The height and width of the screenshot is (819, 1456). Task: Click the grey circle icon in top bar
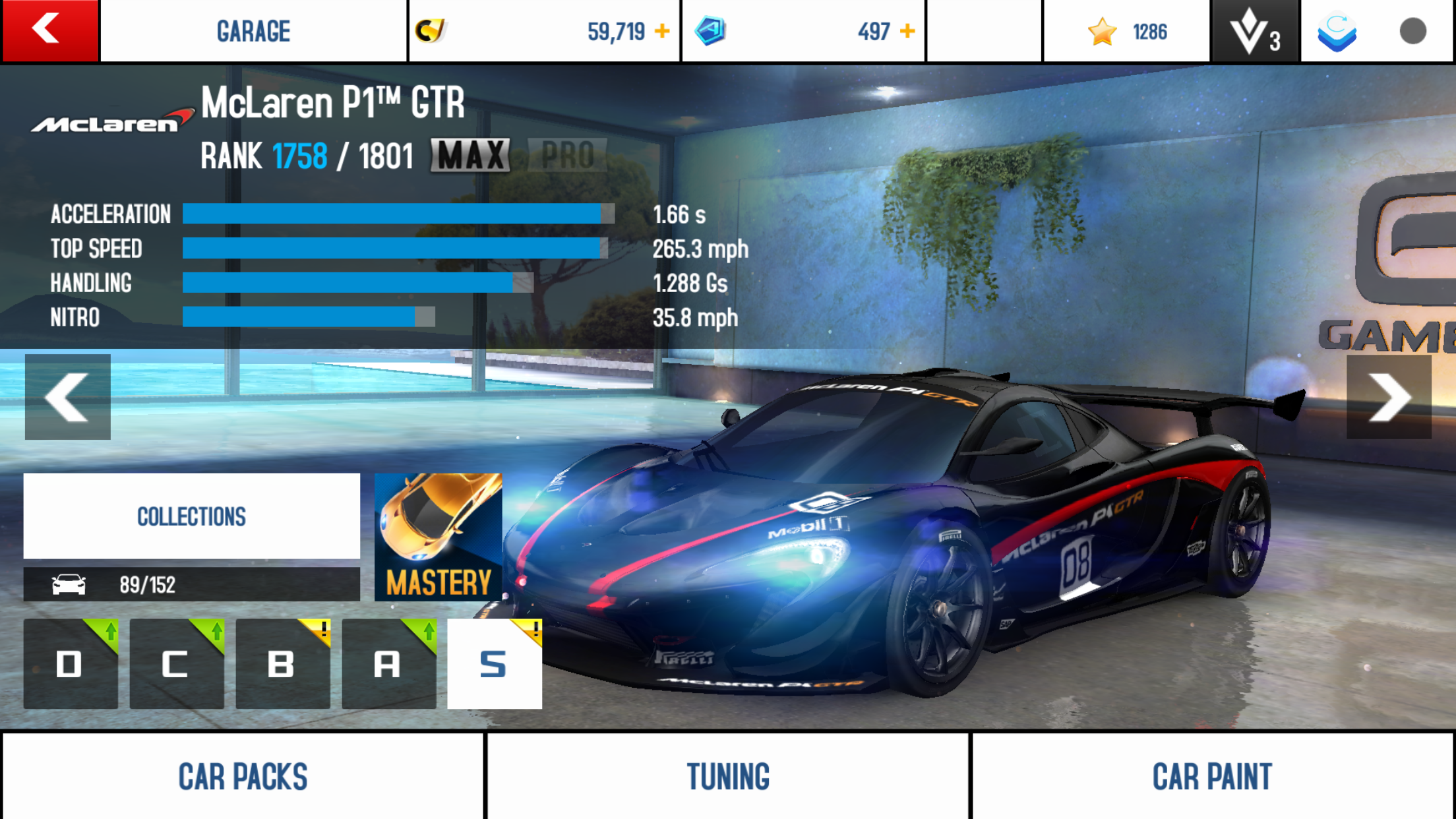pyautogui.click(x=1412, y=31)
